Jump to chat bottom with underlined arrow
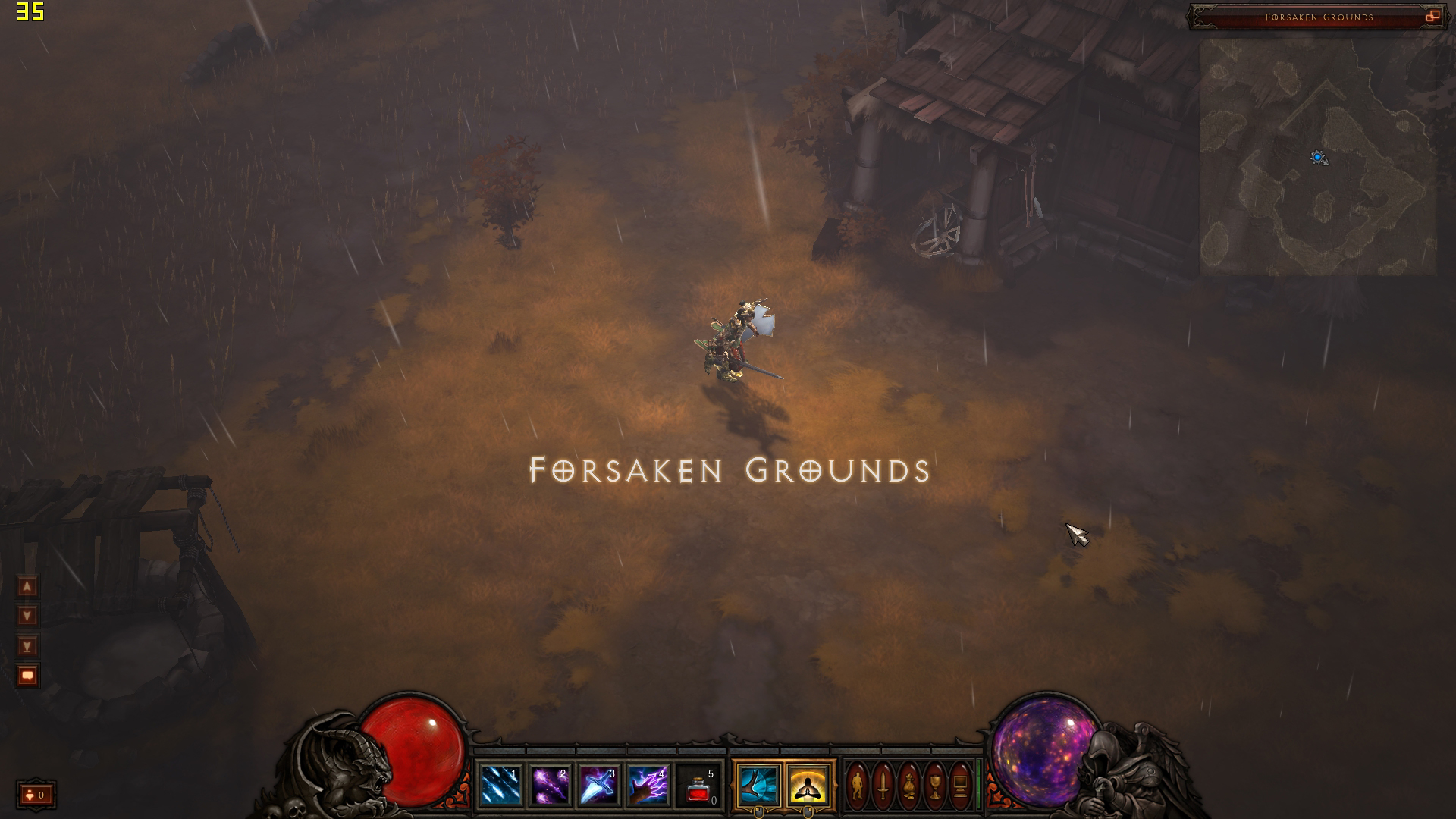This screenshot has height=819, width=1456. pyautogui.click(x=27, y=646)
